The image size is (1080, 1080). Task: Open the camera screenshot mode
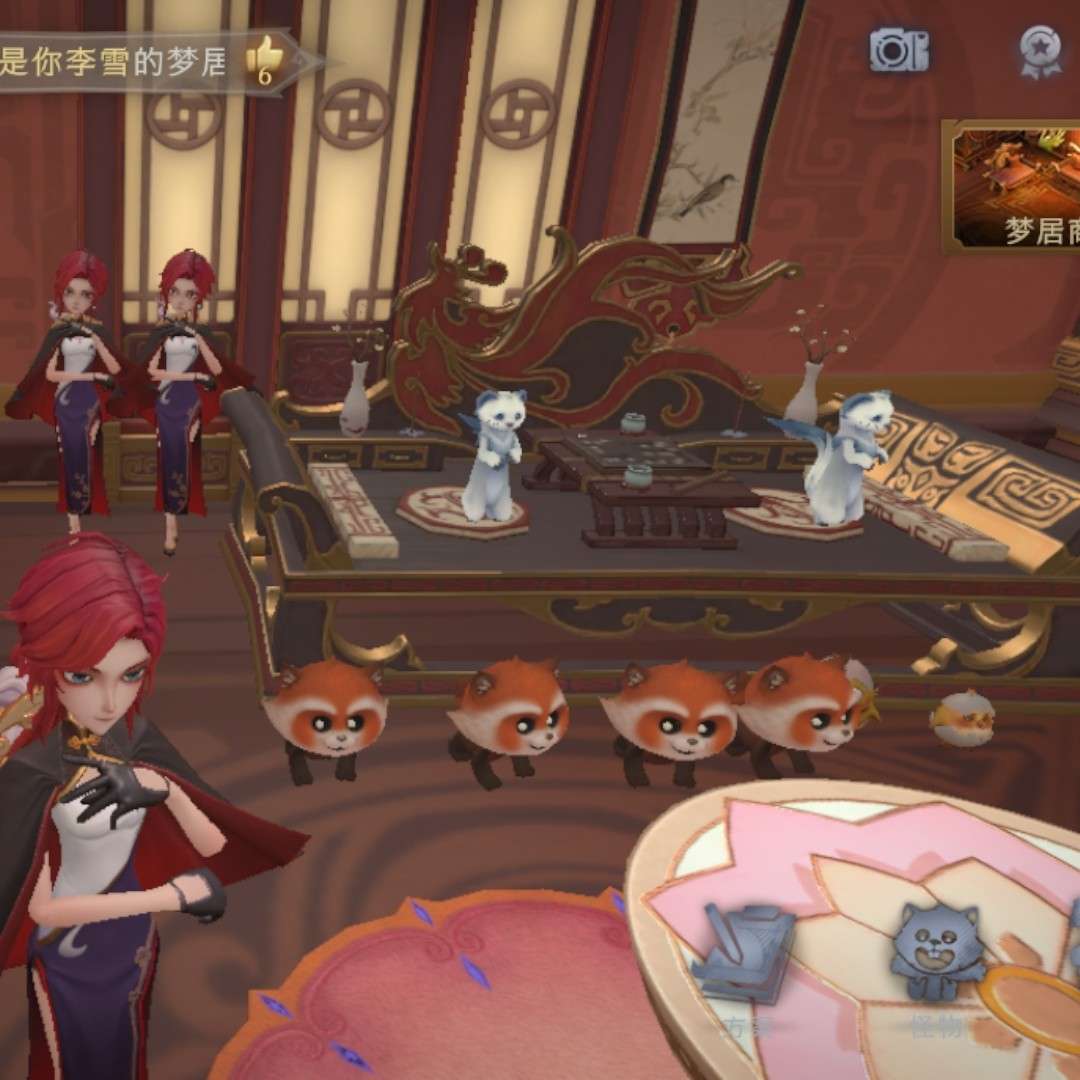[897, 50]
